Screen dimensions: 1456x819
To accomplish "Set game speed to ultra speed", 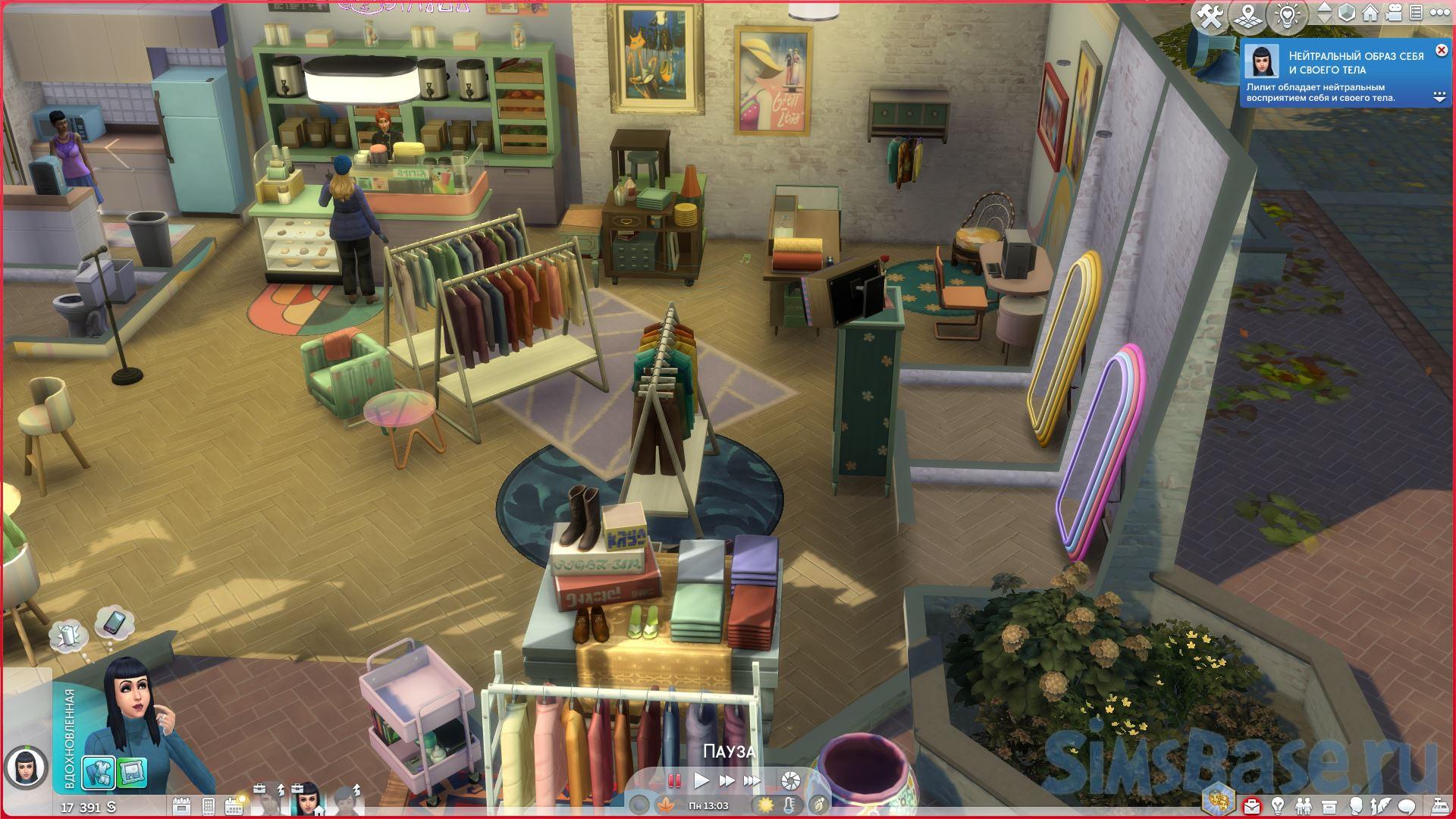I will 752,780.
